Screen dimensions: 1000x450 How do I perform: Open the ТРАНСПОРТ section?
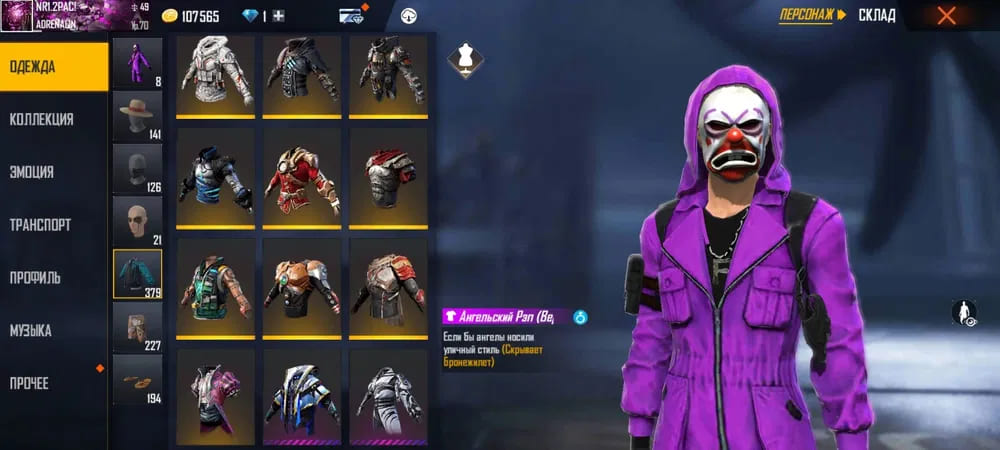[x=40, y=225]
